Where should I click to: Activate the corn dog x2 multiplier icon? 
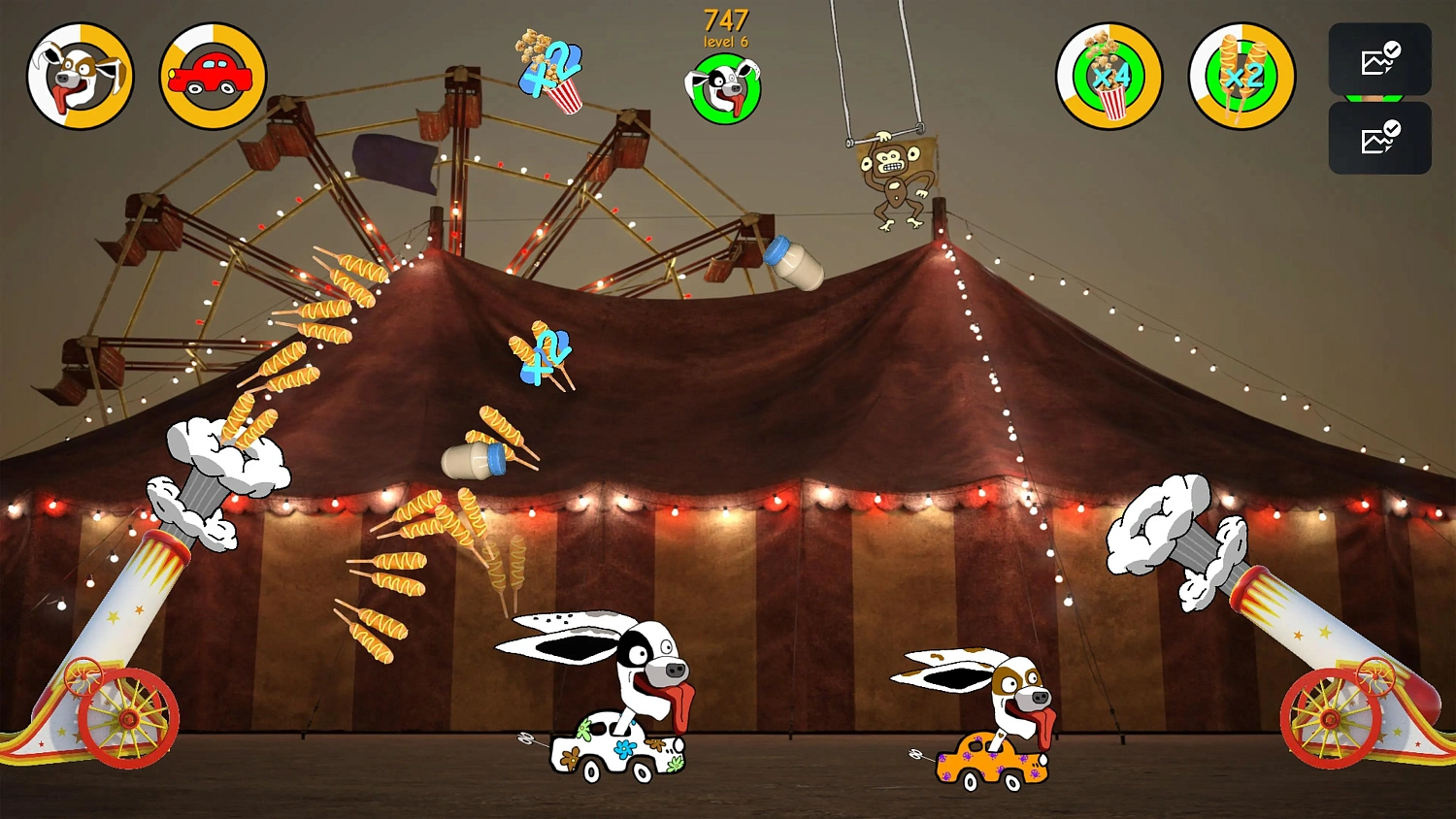click(1241, 76)
